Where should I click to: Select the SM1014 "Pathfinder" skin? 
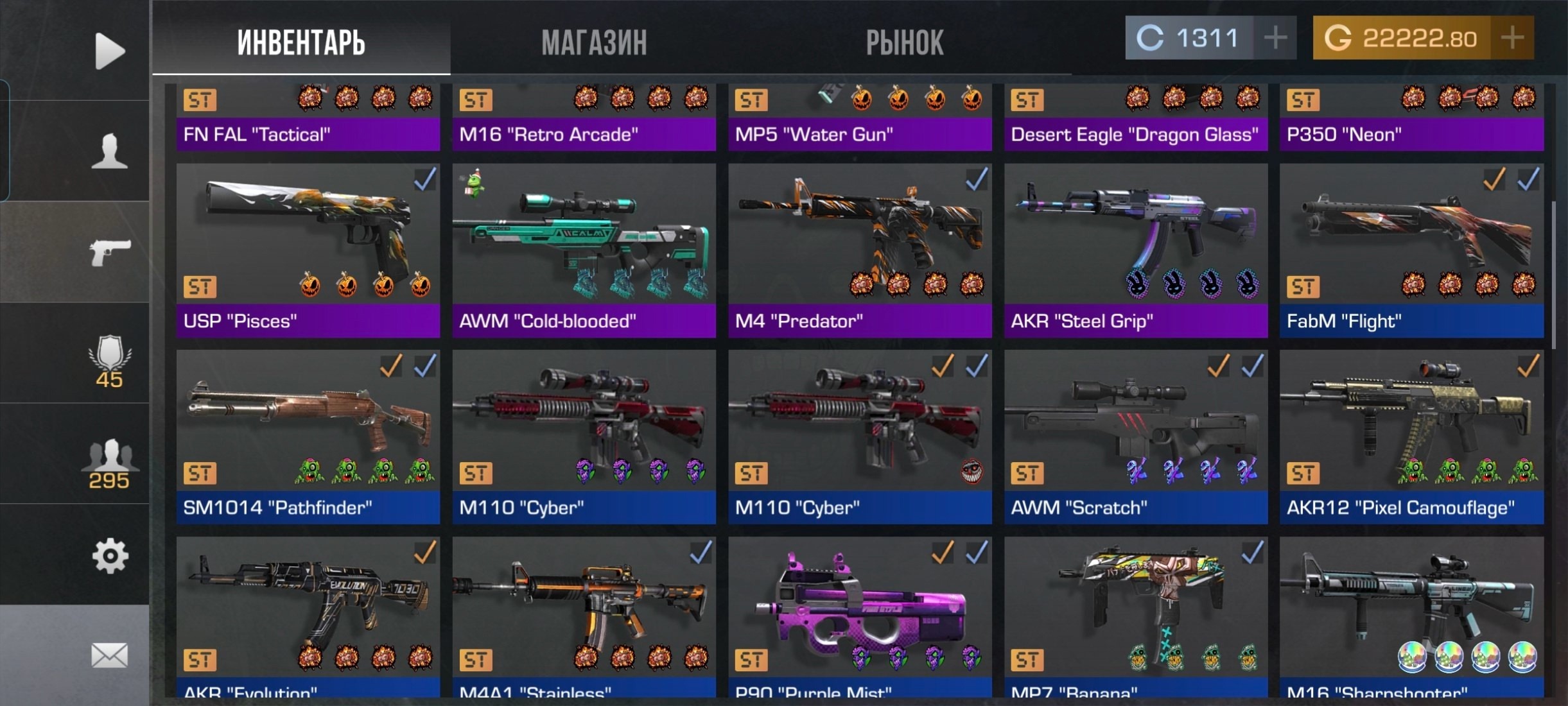(x=308, y=436)
